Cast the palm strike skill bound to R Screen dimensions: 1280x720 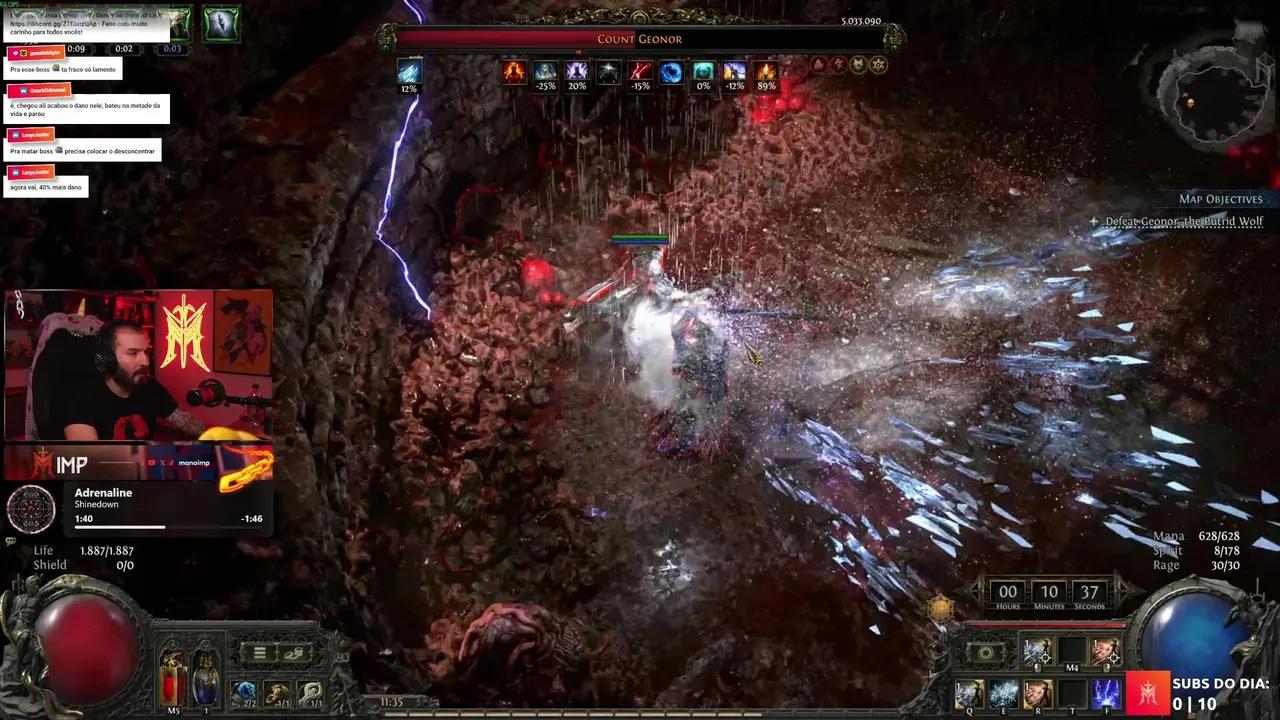(x=1037, y=692)
